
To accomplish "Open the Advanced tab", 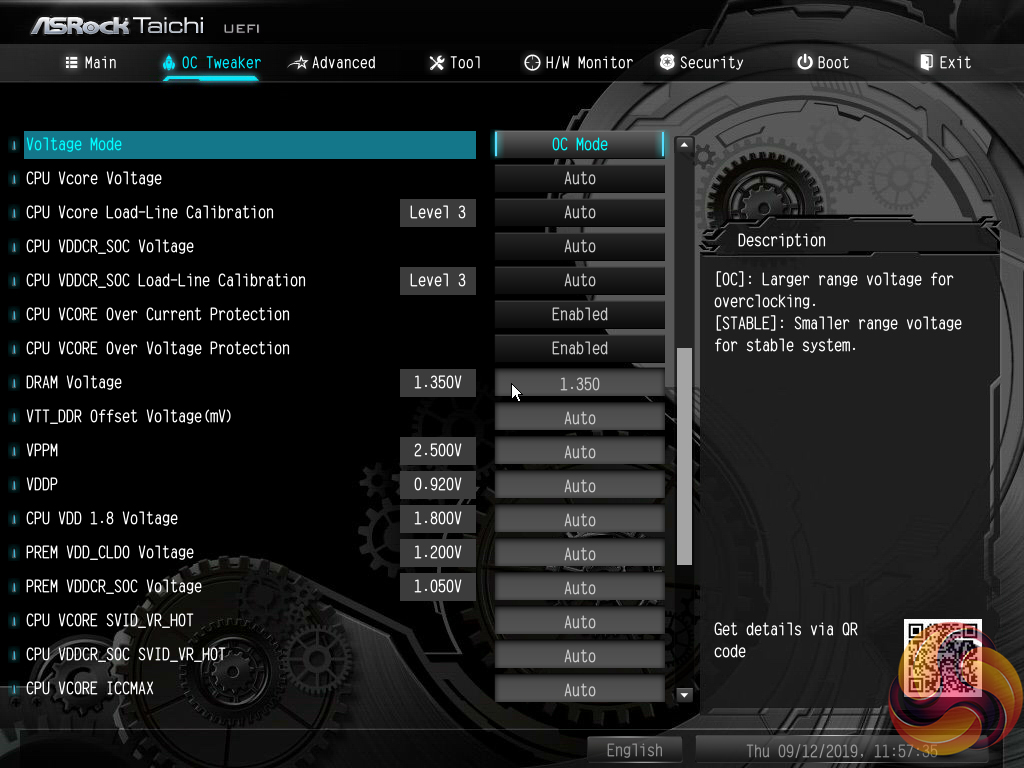I will (332, 62).
